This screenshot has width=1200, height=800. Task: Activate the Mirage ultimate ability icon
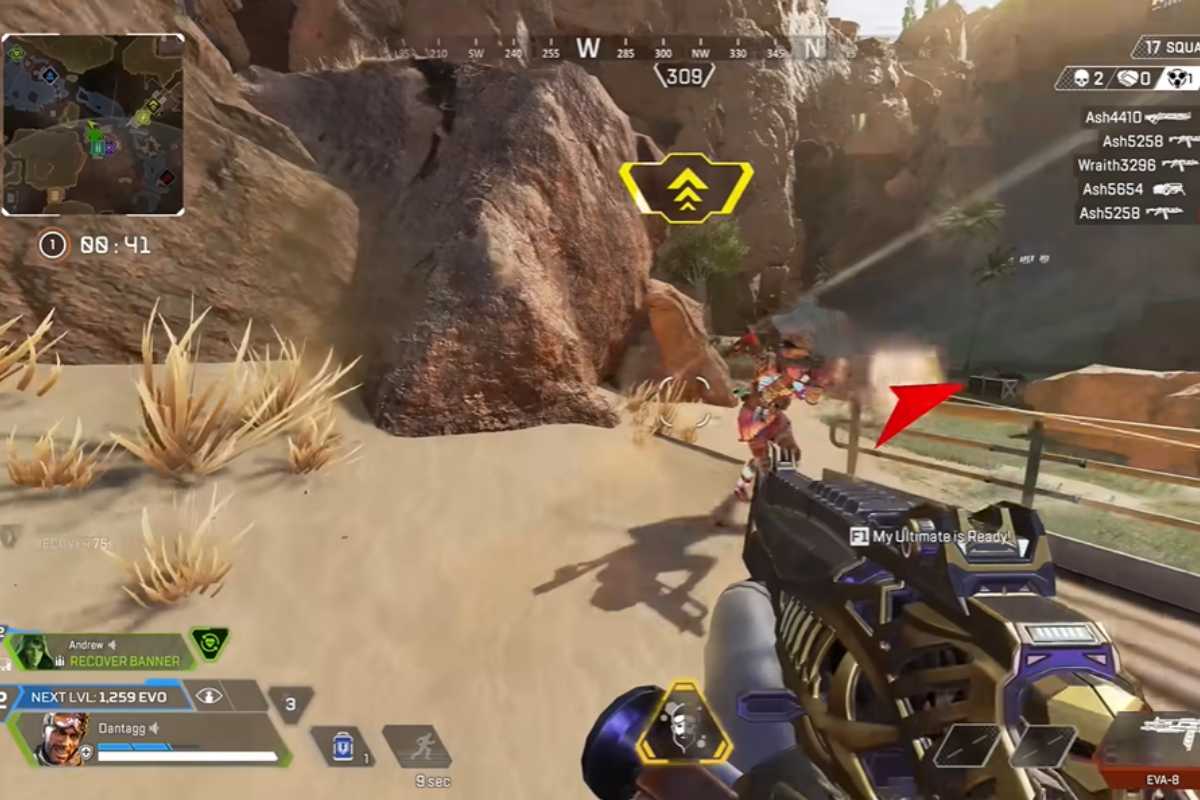684,725
